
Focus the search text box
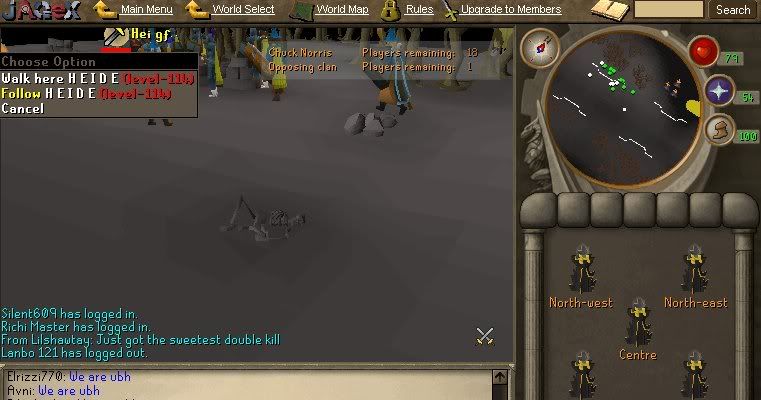(x=669, y=10)
